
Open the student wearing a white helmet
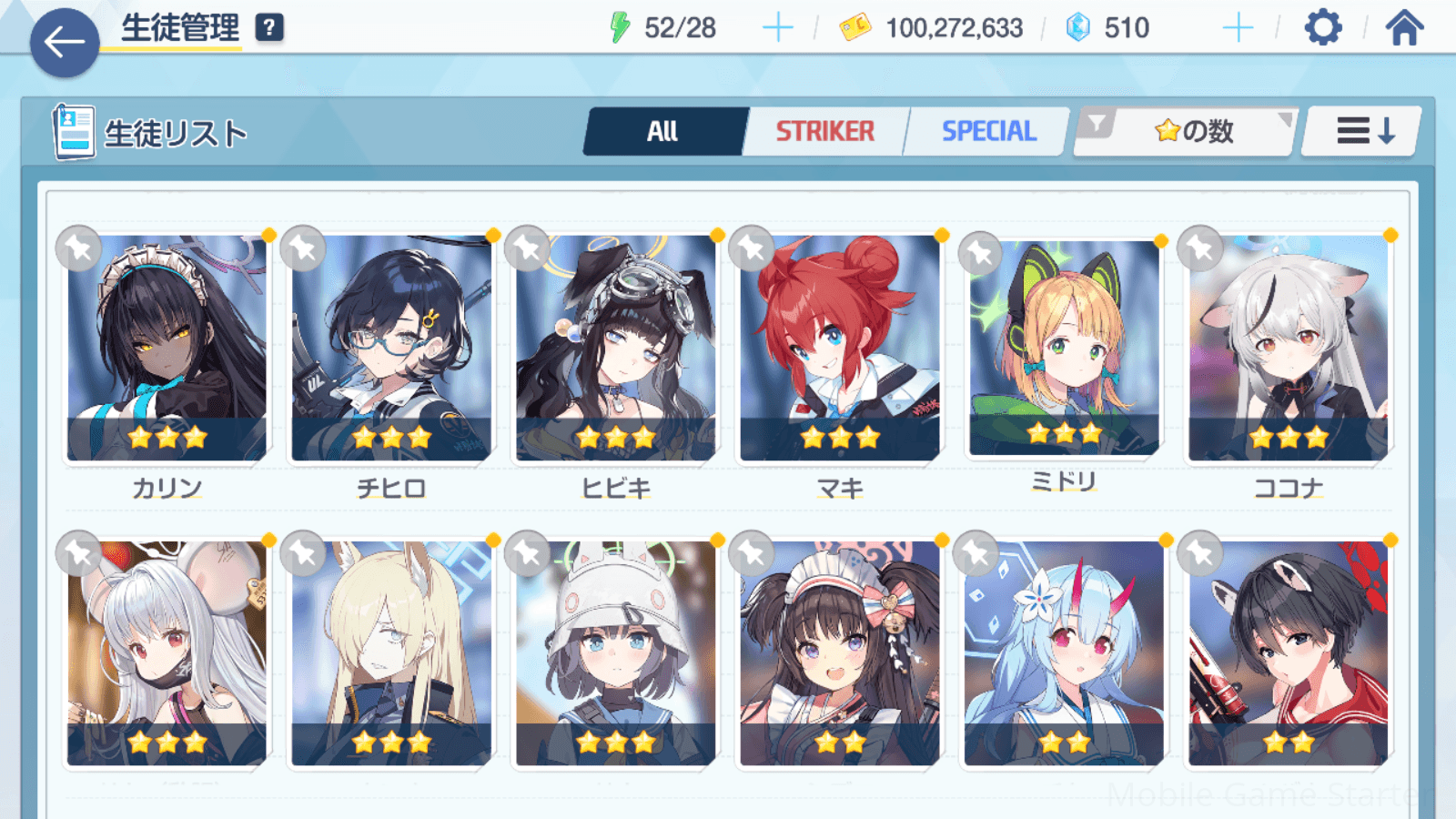point(616,653)
